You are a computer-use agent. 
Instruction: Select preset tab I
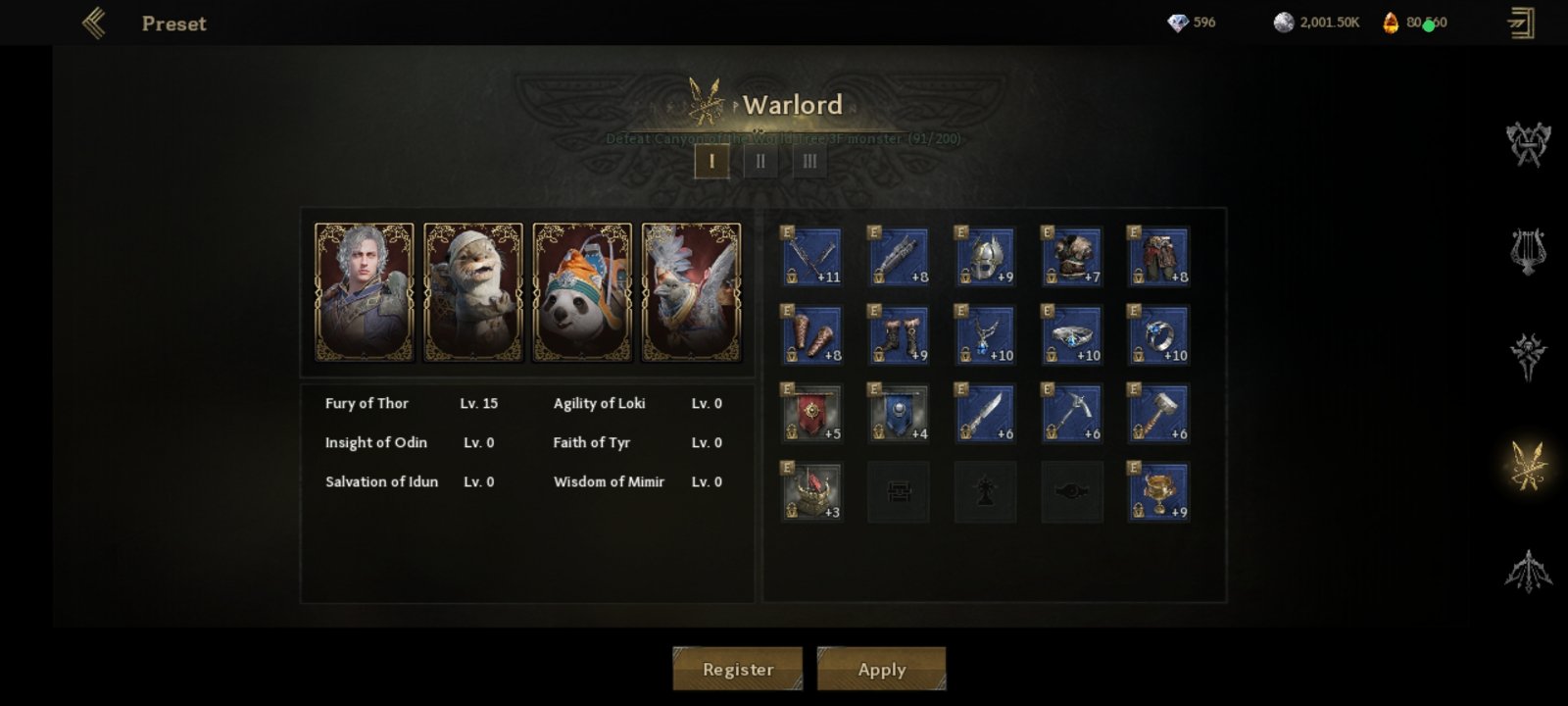click(711, 161)
